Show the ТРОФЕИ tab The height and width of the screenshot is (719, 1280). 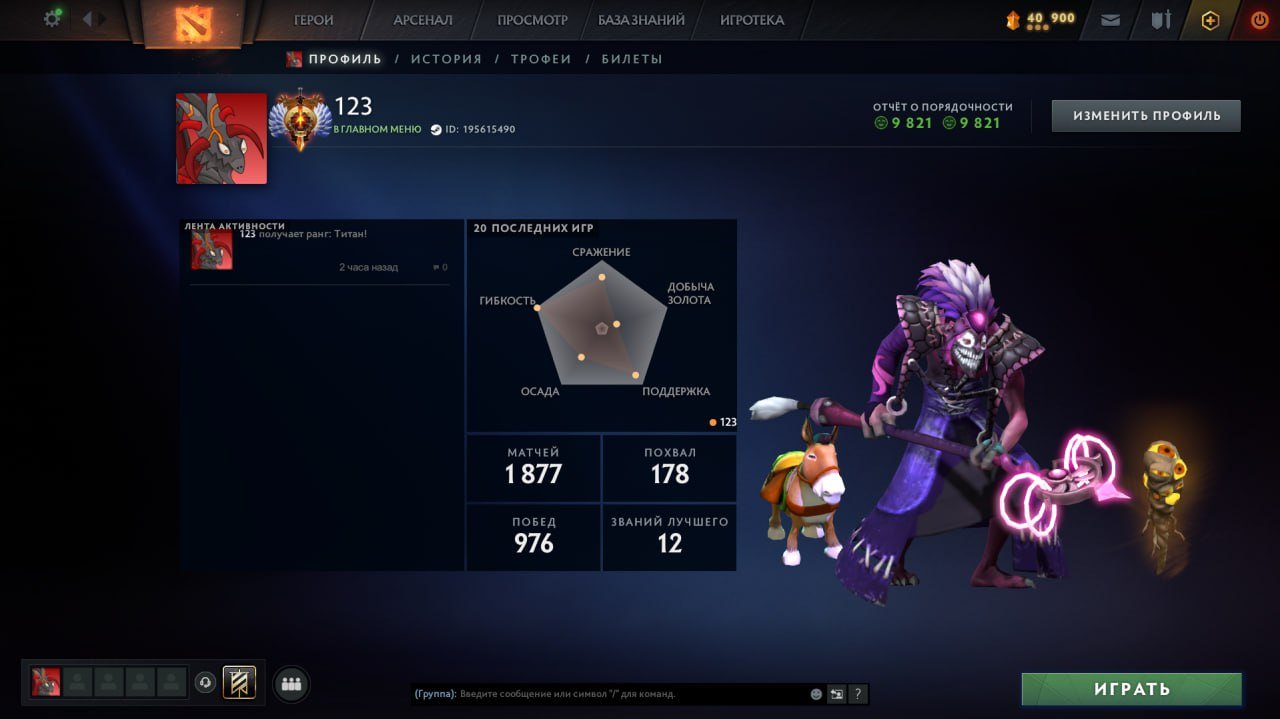pos(541,59)
